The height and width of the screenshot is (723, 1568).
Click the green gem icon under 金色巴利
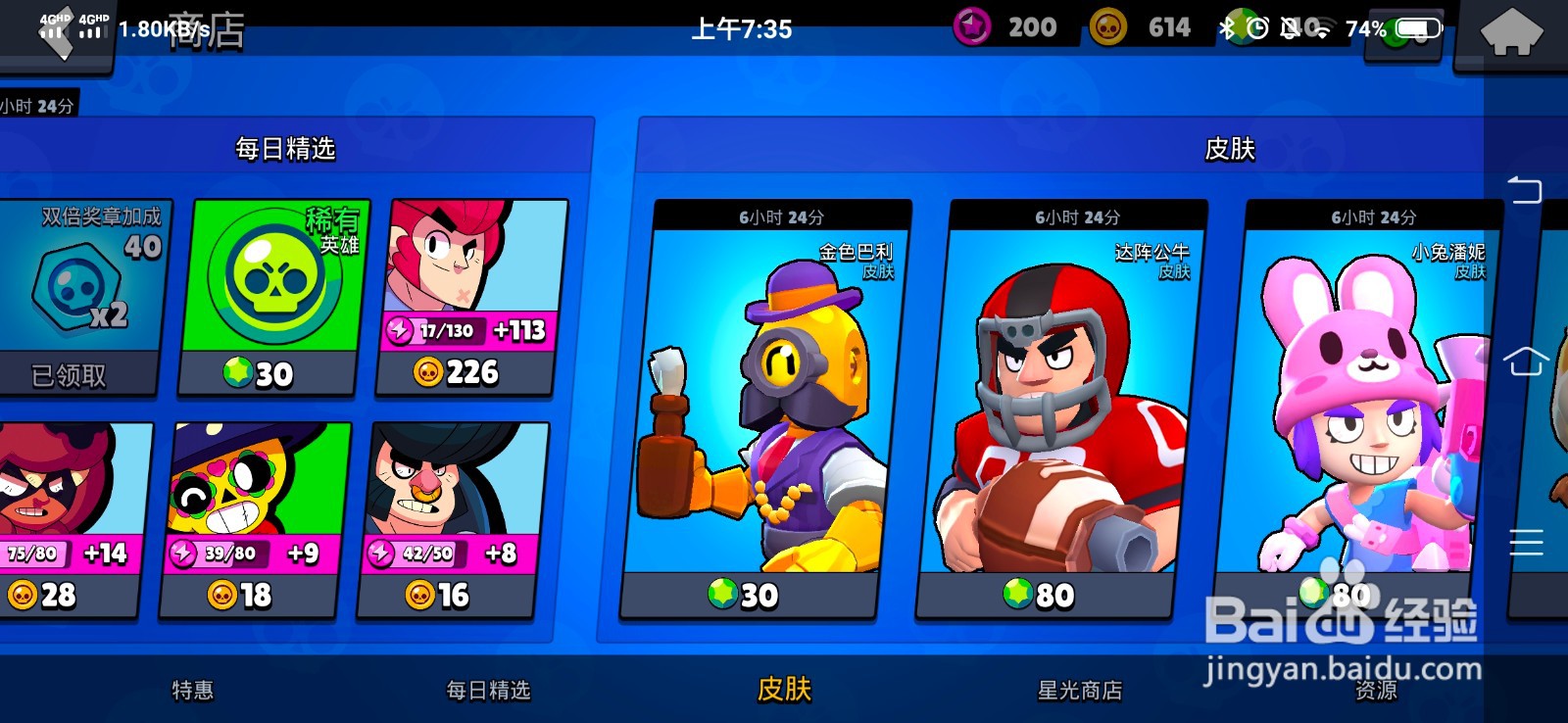(722, 594)
